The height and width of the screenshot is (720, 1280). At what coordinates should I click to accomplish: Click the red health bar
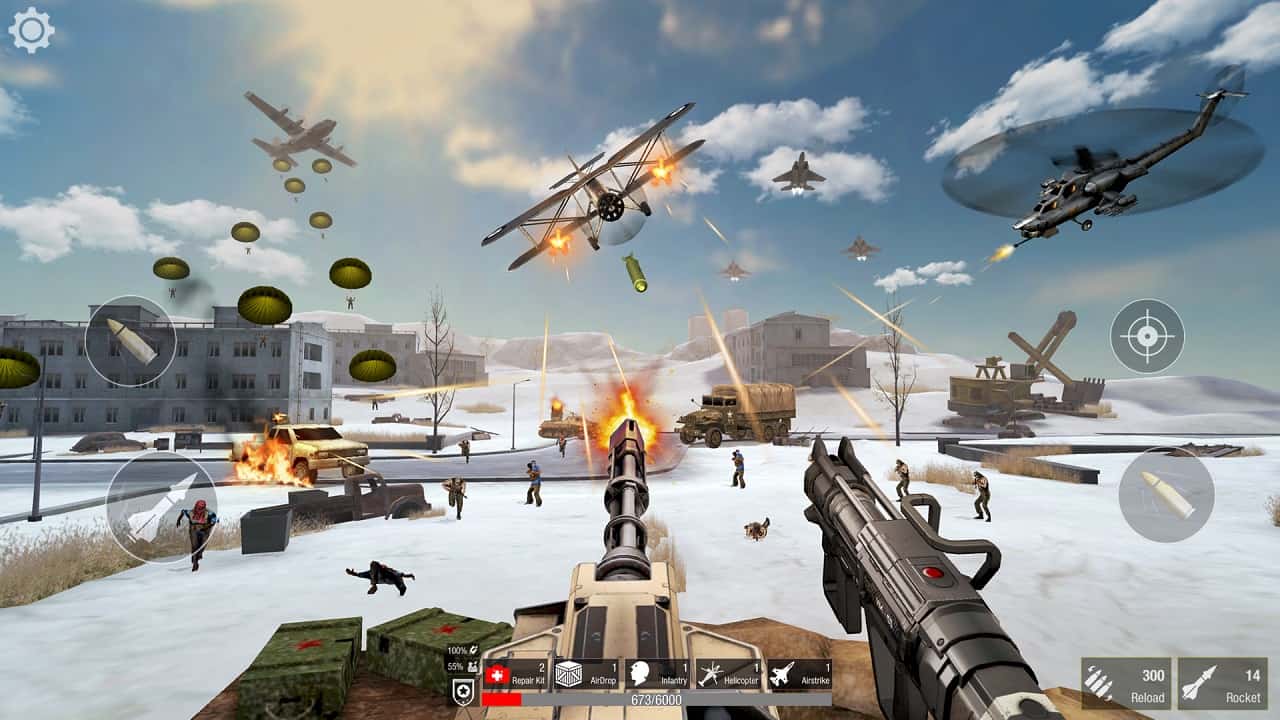[x=501, y=698]
